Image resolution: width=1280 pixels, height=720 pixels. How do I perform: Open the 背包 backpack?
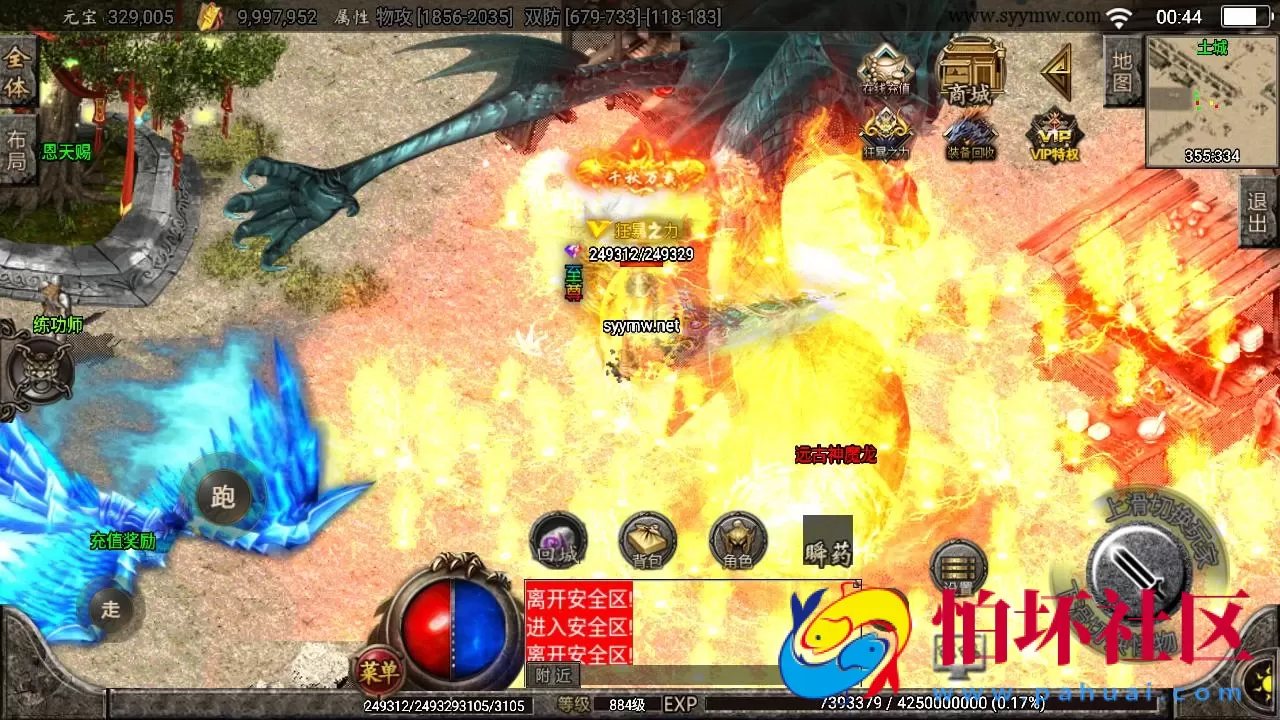648,540
